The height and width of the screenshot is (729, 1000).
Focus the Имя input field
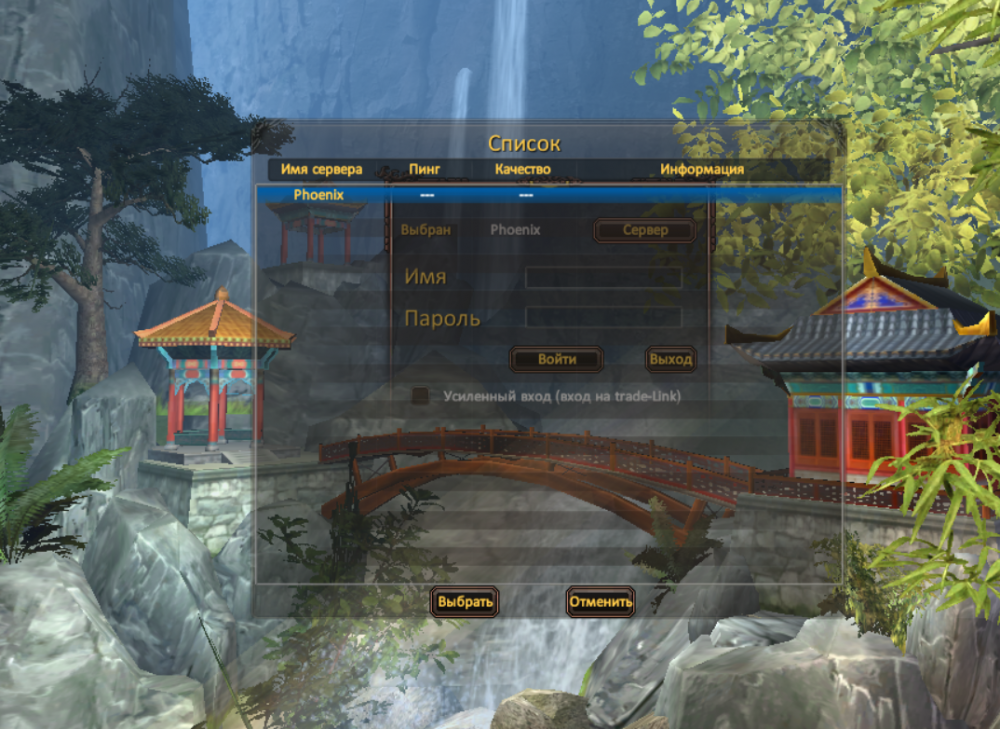603,277
